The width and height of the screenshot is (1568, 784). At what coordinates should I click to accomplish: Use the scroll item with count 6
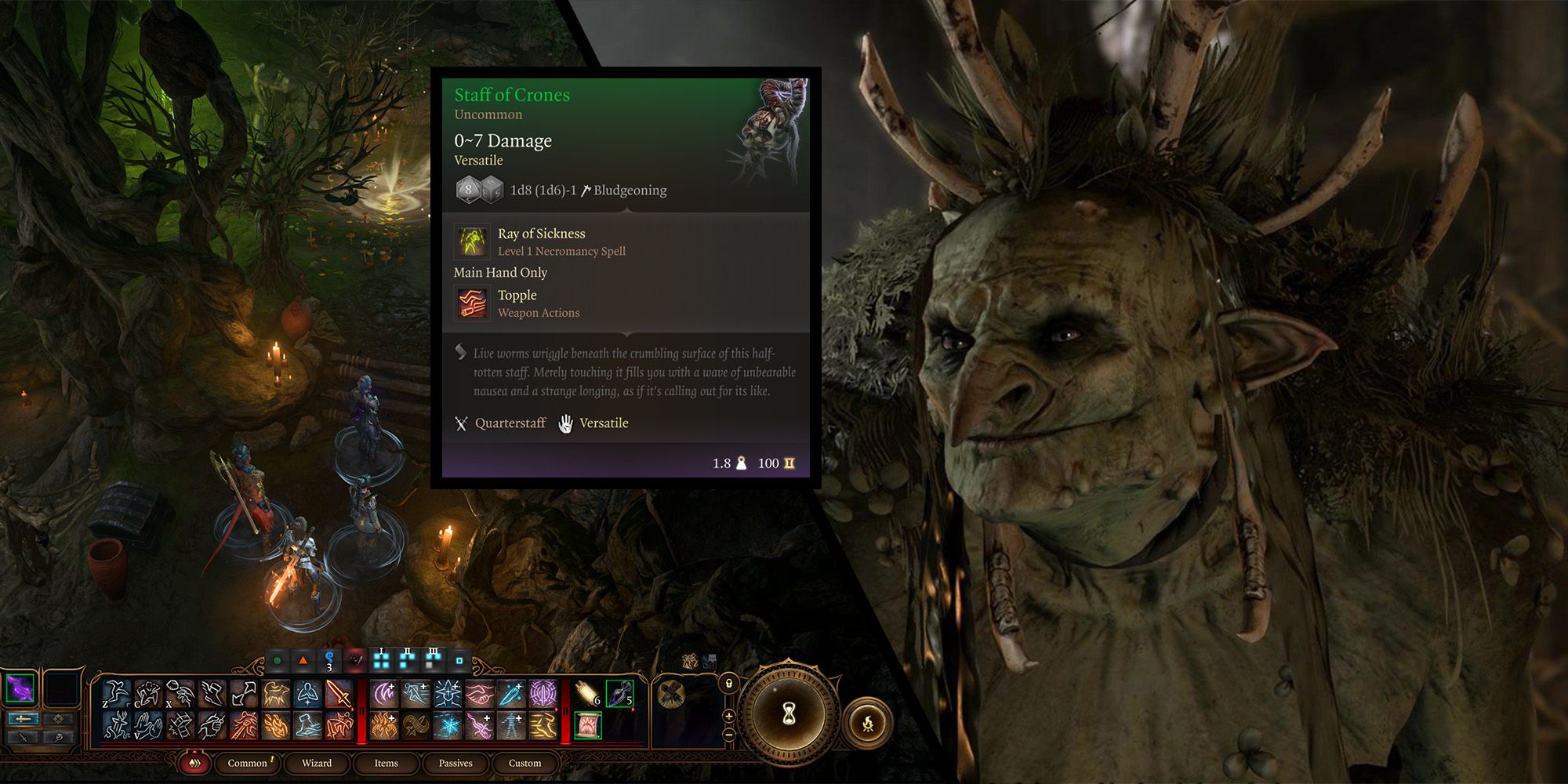(x=588, y=694)
